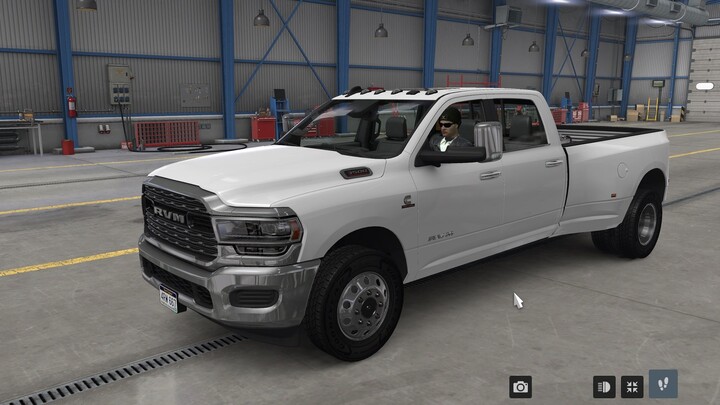
Task: Activate the footsteps walk-around button
Action: point(663,385)
